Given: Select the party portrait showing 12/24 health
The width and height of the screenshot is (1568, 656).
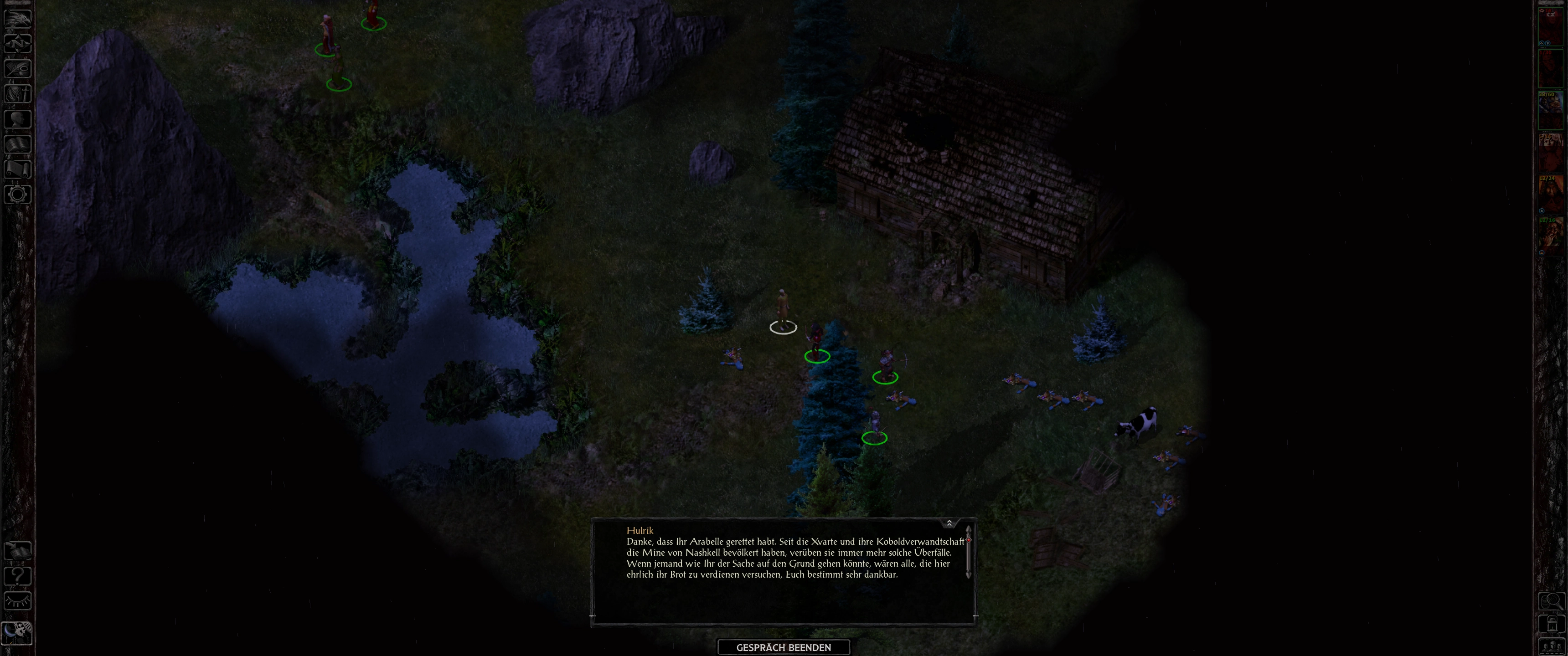Looking at the screenshot, I should tap(1550, 194).
